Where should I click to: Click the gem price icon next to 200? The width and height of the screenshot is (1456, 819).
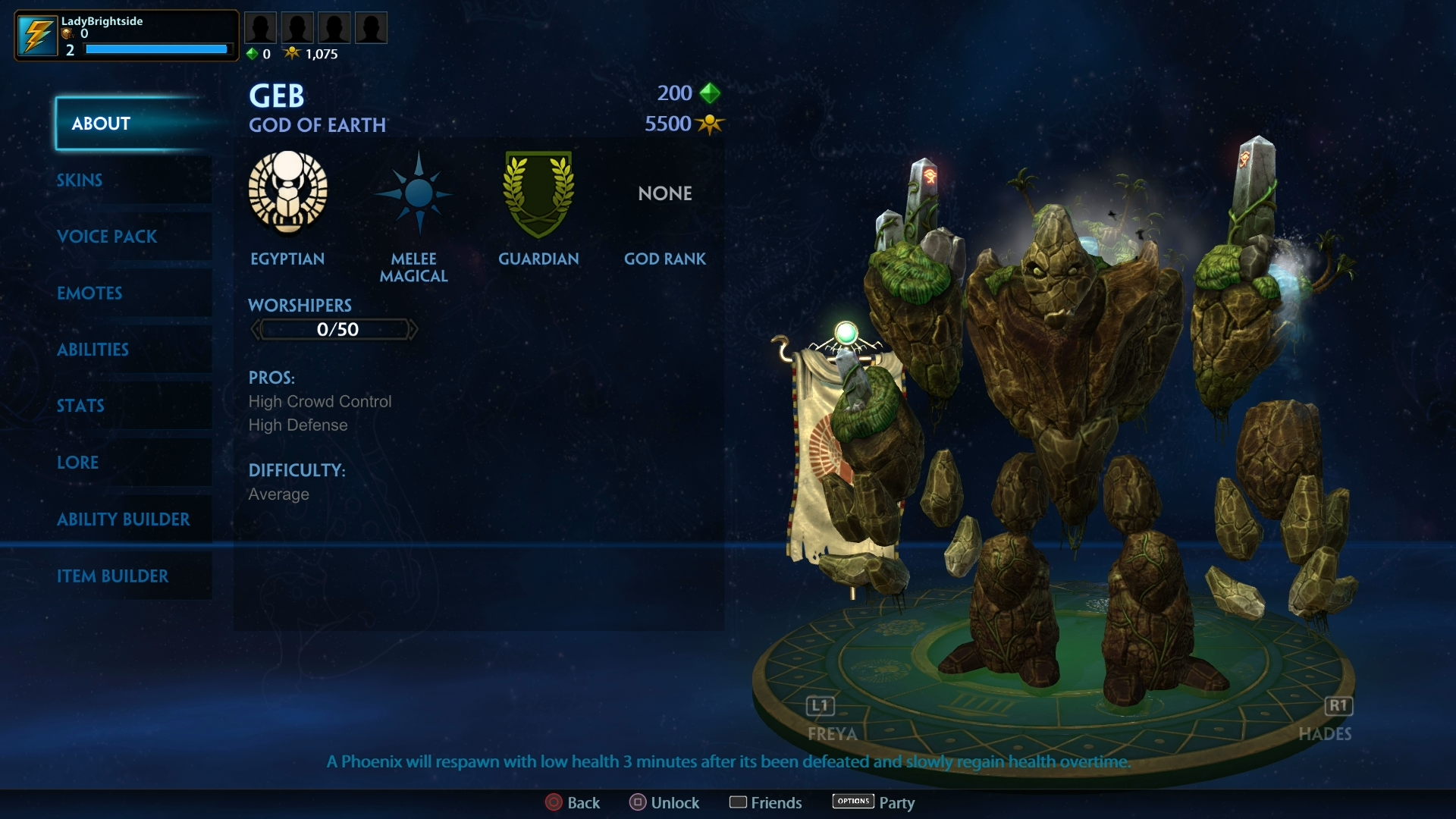click(x=711, y=93)
